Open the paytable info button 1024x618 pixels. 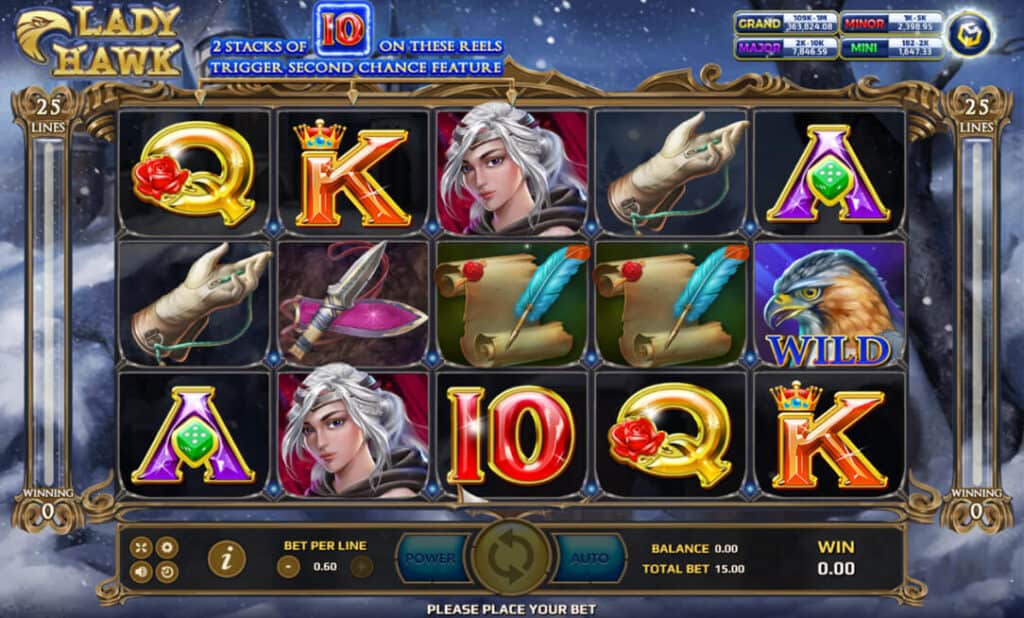(x=228, y=559)
